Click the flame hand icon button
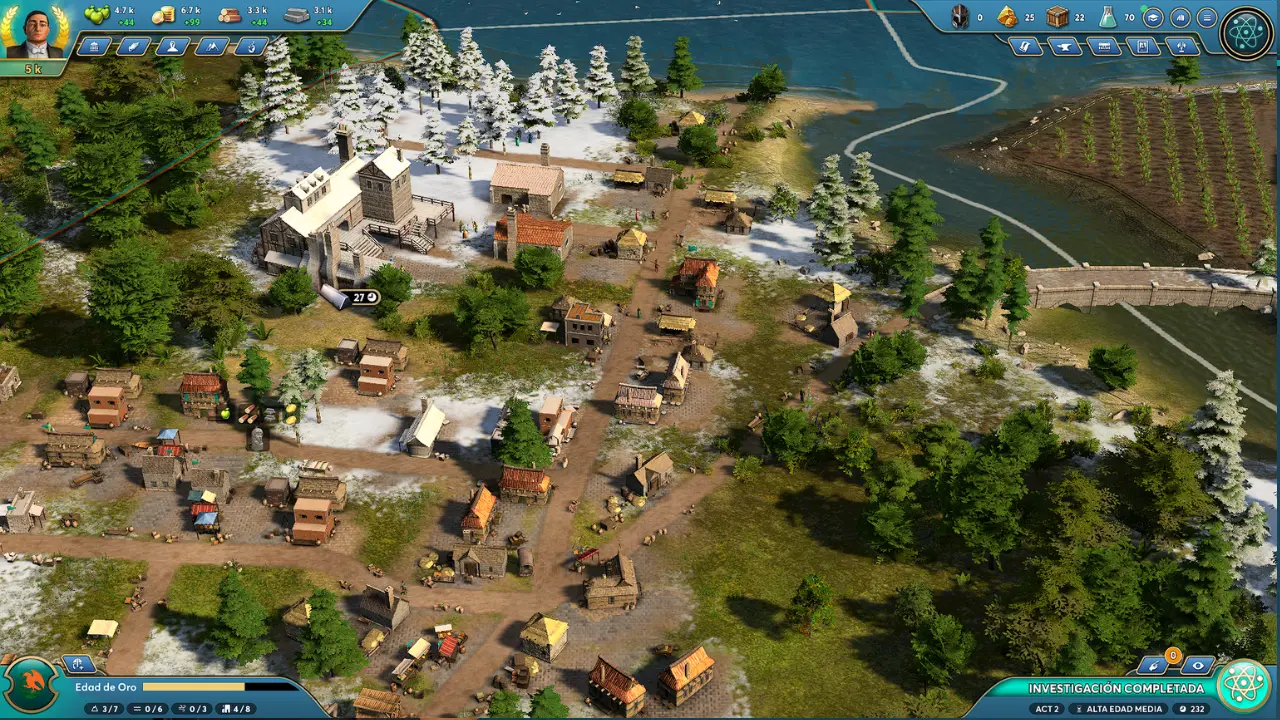The width and height of the screenshot is (1280, 720). (251, 46)
